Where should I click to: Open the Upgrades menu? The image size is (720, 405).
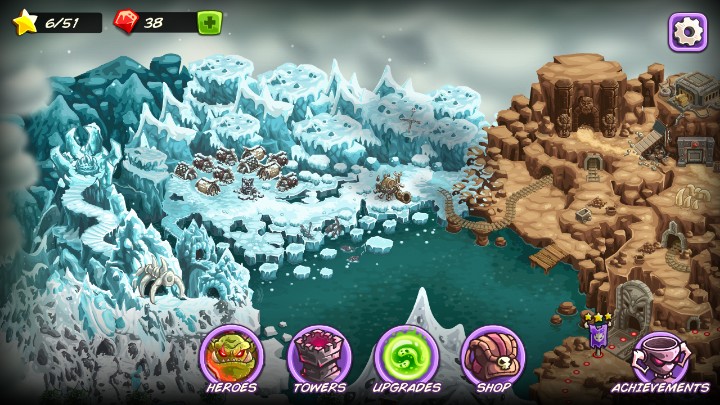406,357
